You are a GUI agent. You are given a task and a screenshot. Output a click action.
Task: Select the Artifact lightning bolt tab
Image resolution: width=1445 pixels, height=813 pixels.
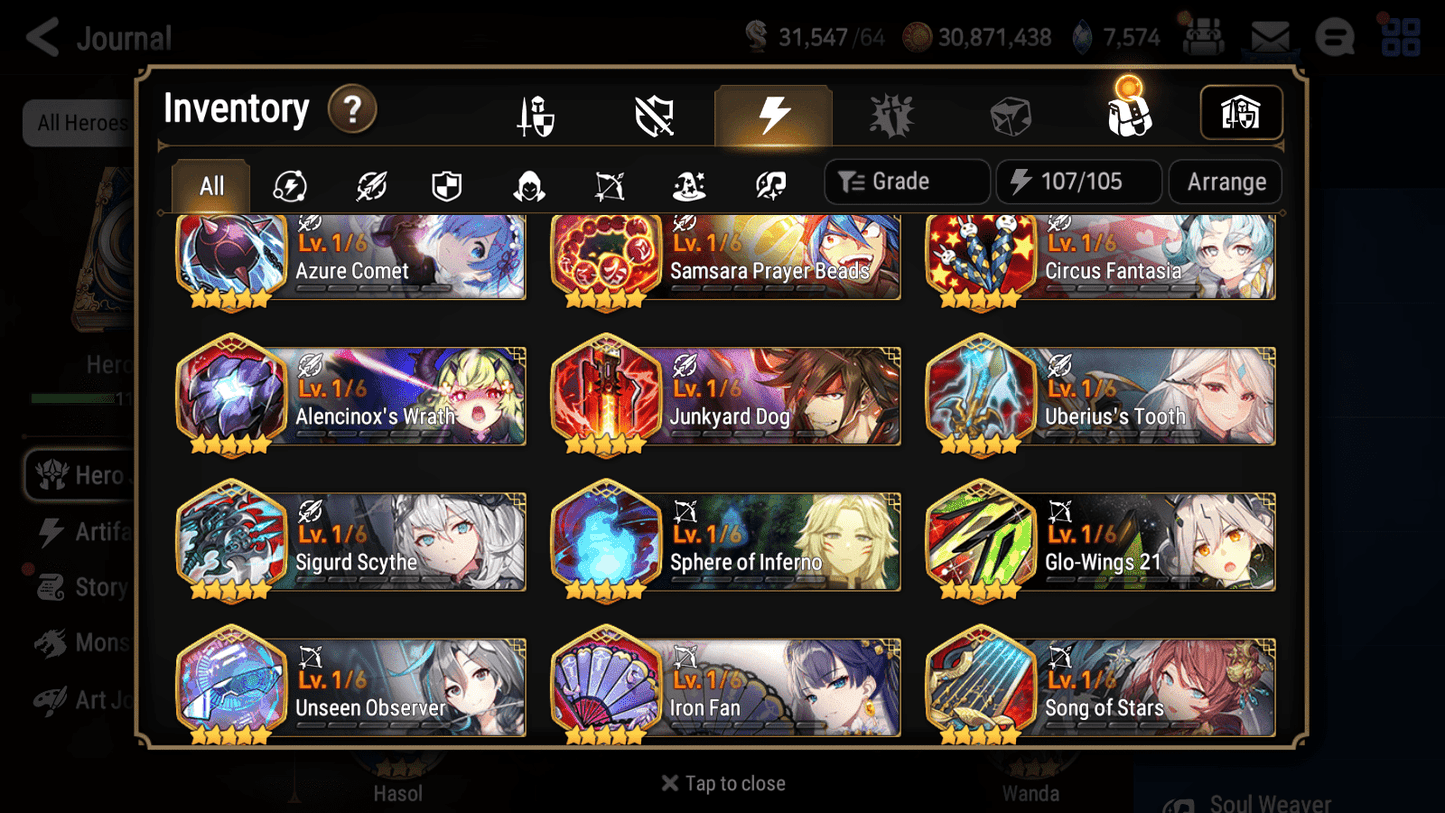773,113
